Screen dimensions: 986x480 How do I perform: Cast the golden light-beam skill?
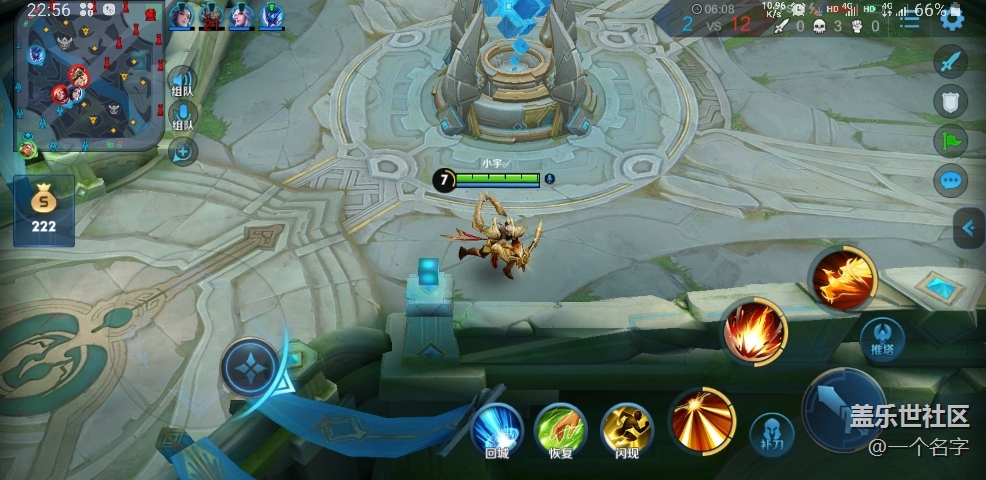[x=703, y=418]
